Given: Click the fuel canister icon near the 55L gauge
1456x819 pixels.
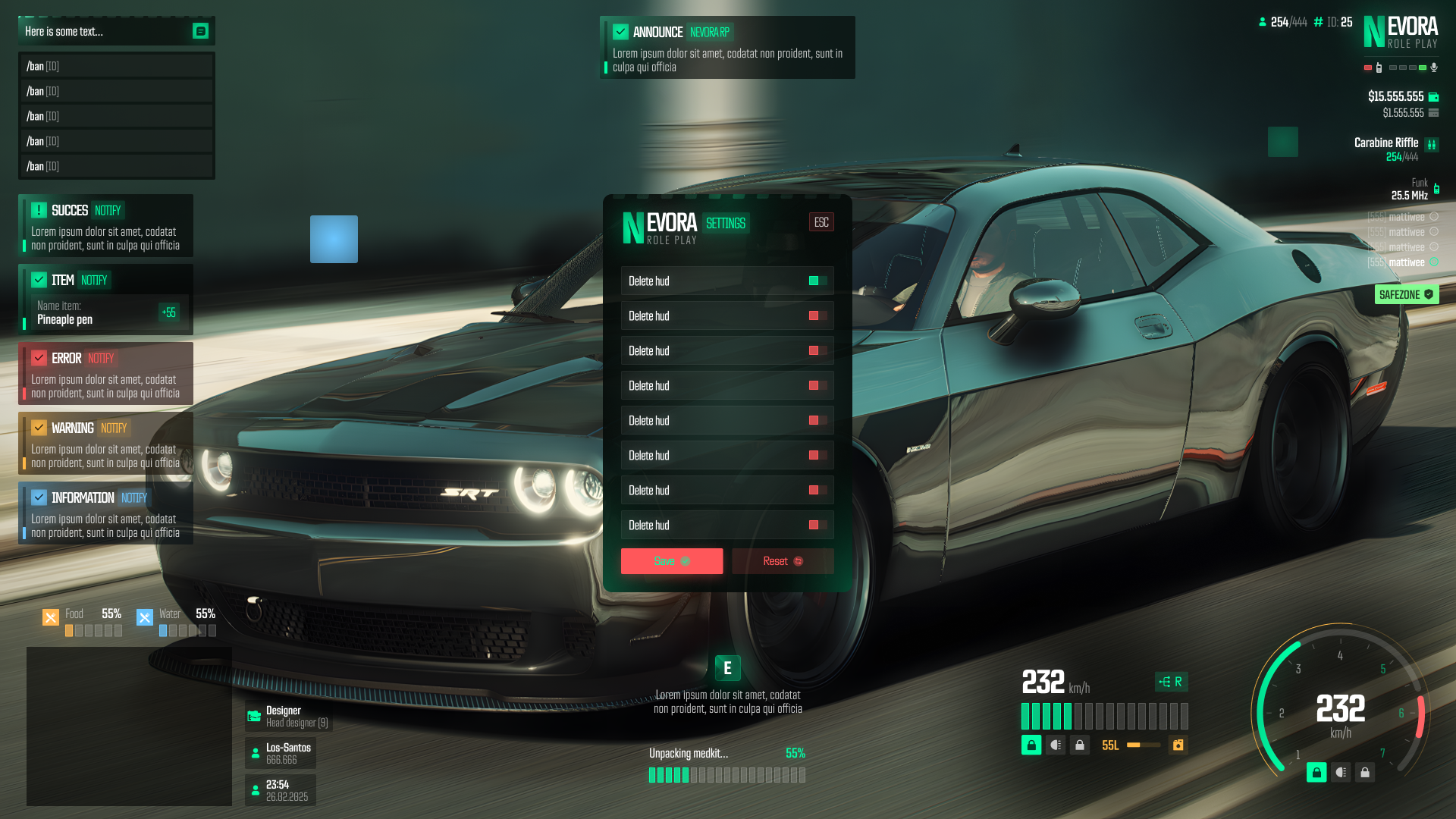Looking at the screenshot, I should pyautogui.click(x=1178, y=746).
